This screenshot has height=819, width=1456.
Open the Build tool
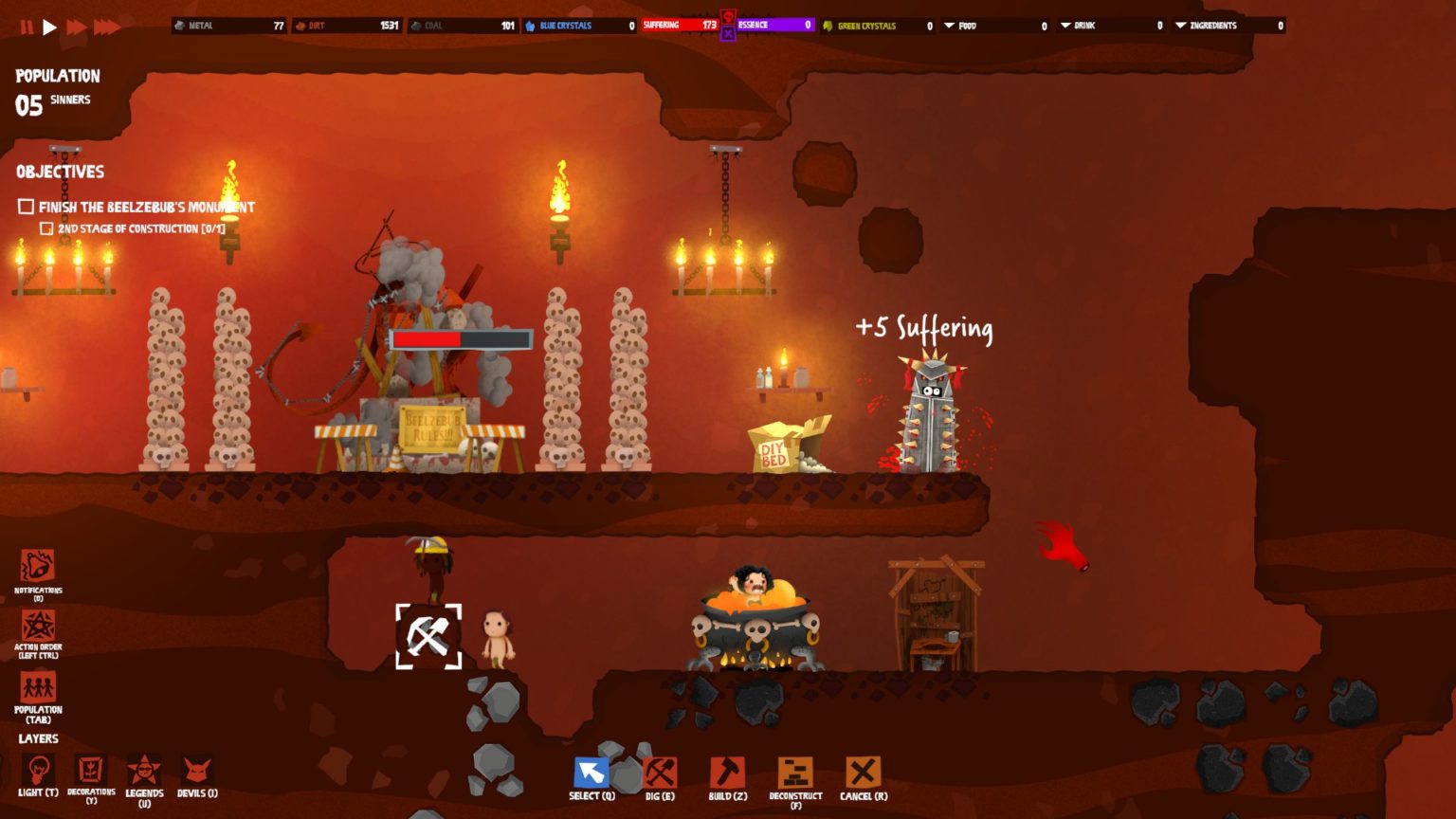pos(728,773)
